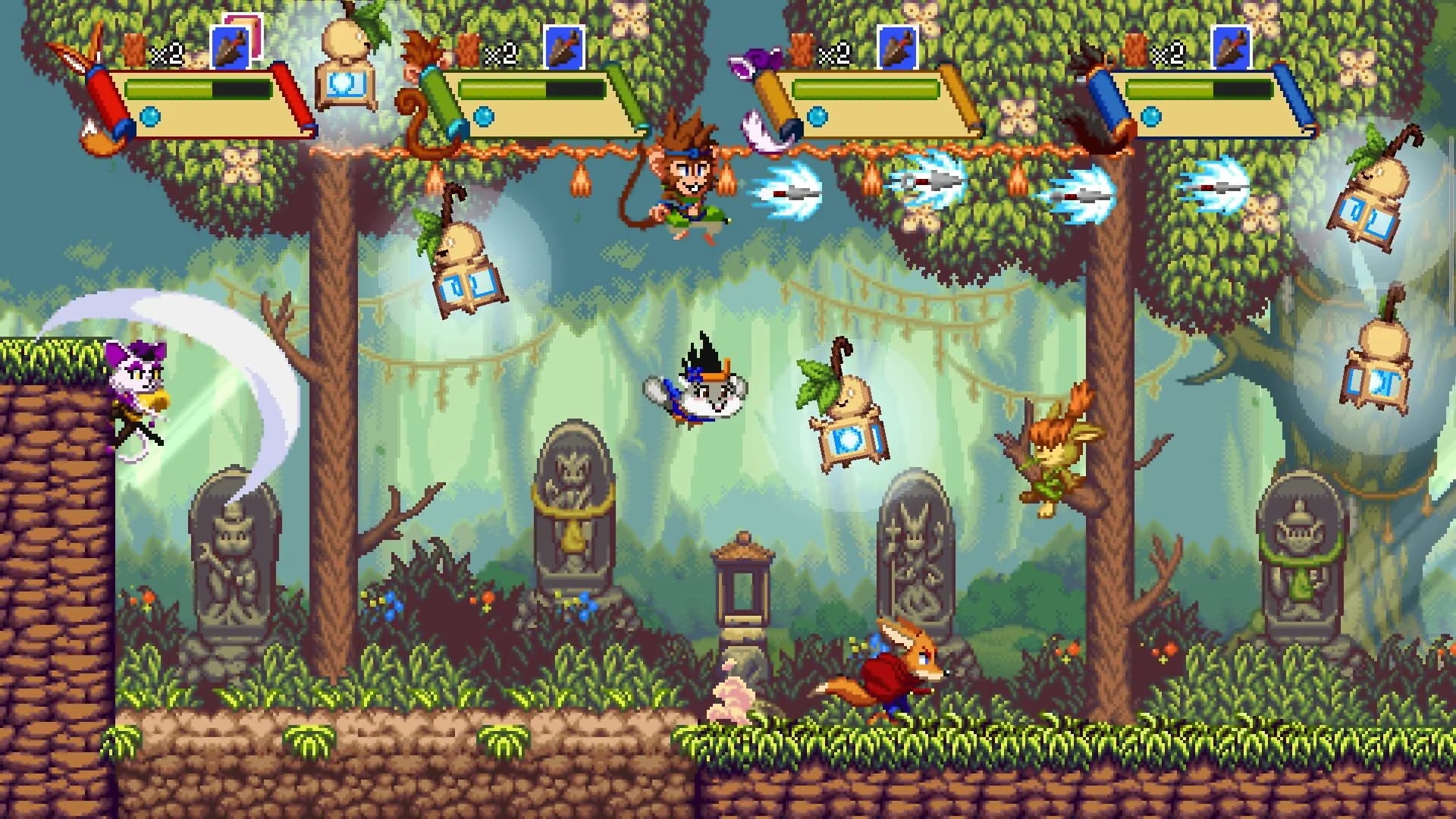Viewport: 1456px width, 819px height.
Task: Click the mana orb beneath the blue scroll
Action: click(1153, 115)
